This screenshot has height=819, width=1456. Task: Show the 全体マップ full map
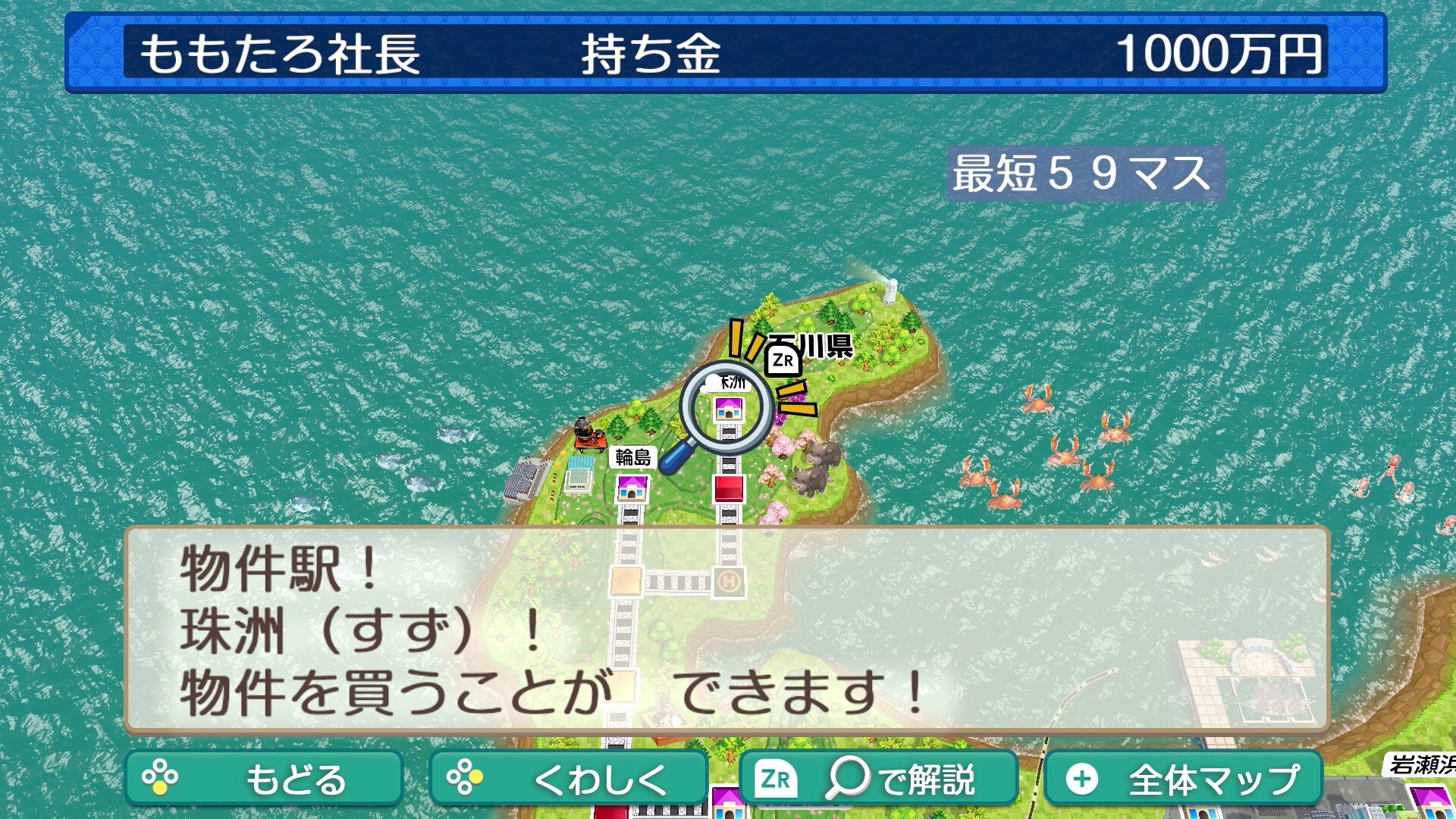1183,778
